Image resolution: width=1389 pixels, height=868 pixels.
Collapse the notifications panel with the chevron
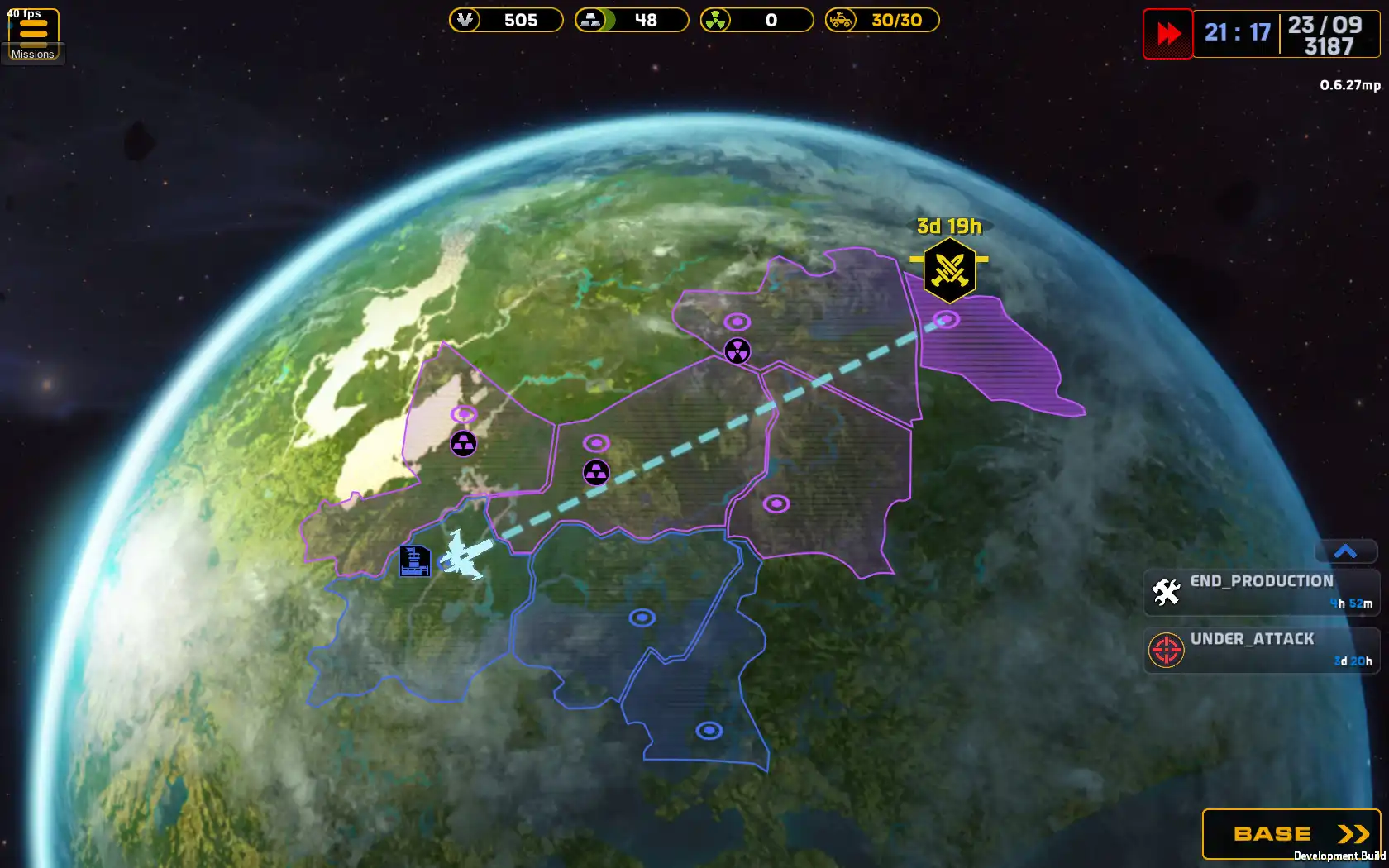tap(1345, 551)
